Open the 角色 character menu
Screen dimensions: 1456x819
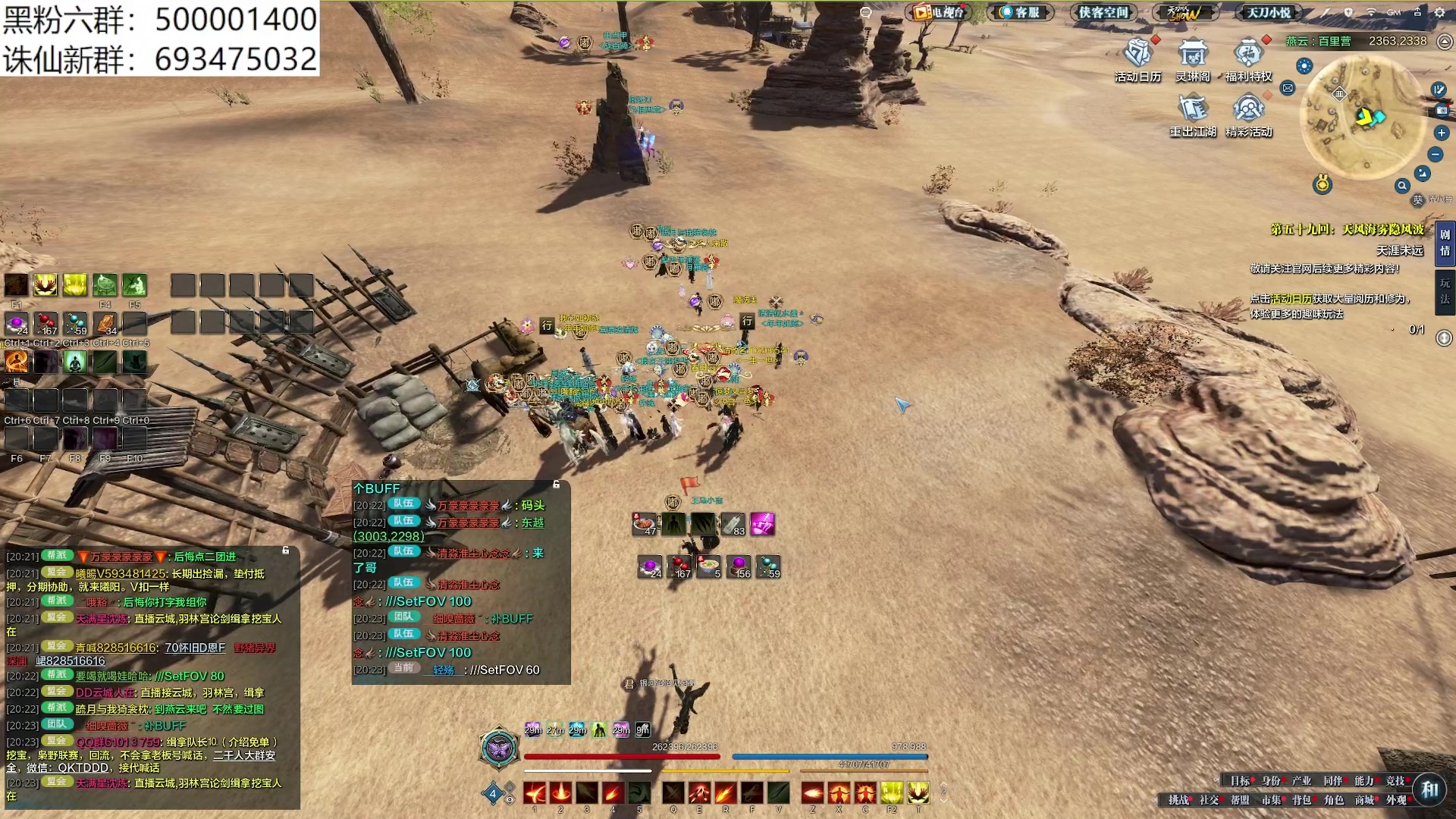pos(1333,800)
